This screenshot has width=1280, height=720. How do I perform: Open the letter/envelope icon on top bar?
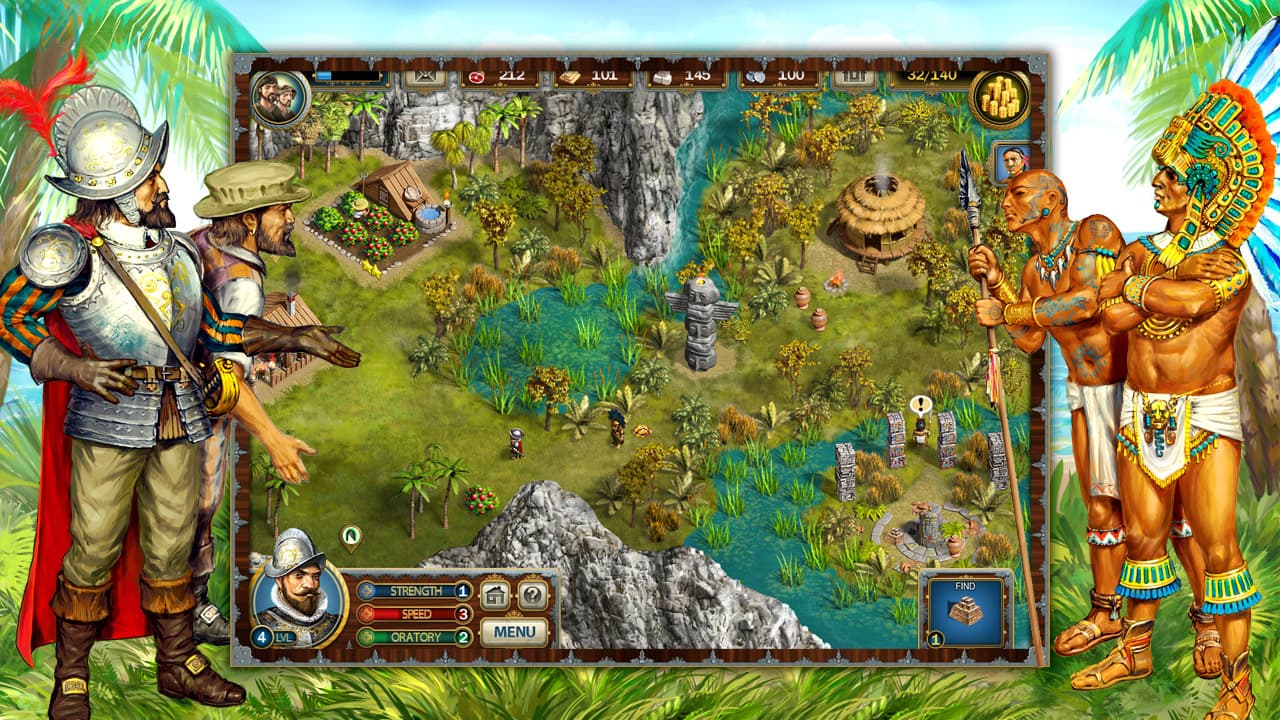(x=424, y=75)
